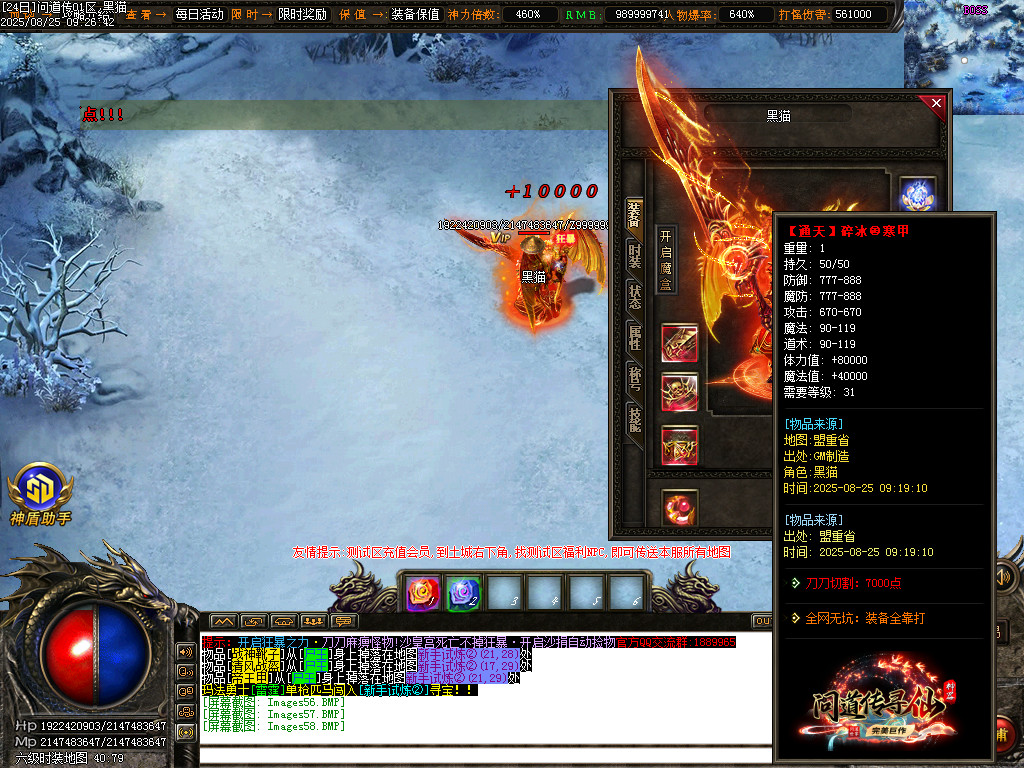Show the 状态 status tab
The image size is (1024, 768).
[634, 296]
